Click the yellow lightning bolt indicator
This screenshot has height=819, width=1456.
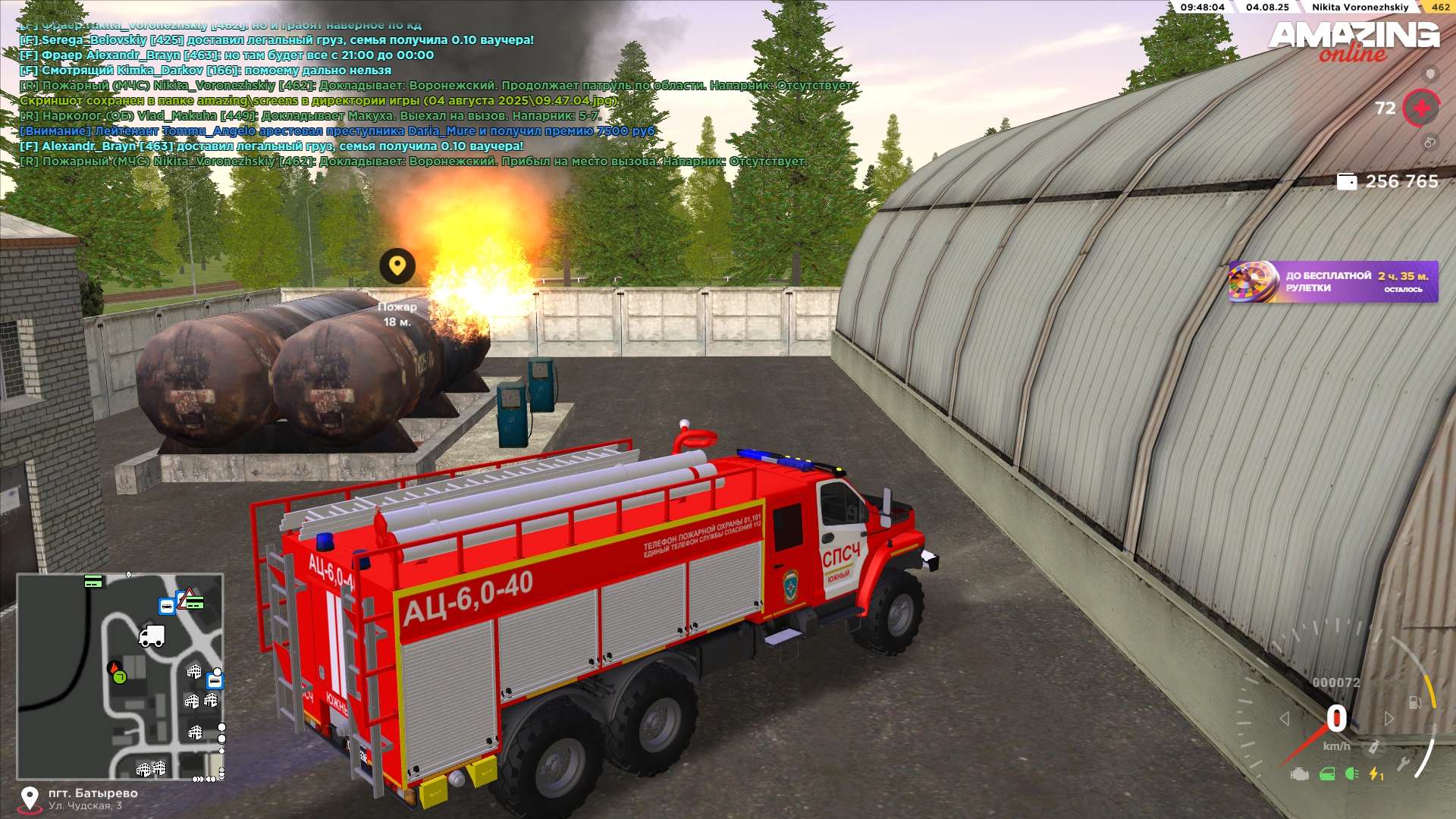[1375, 774]
